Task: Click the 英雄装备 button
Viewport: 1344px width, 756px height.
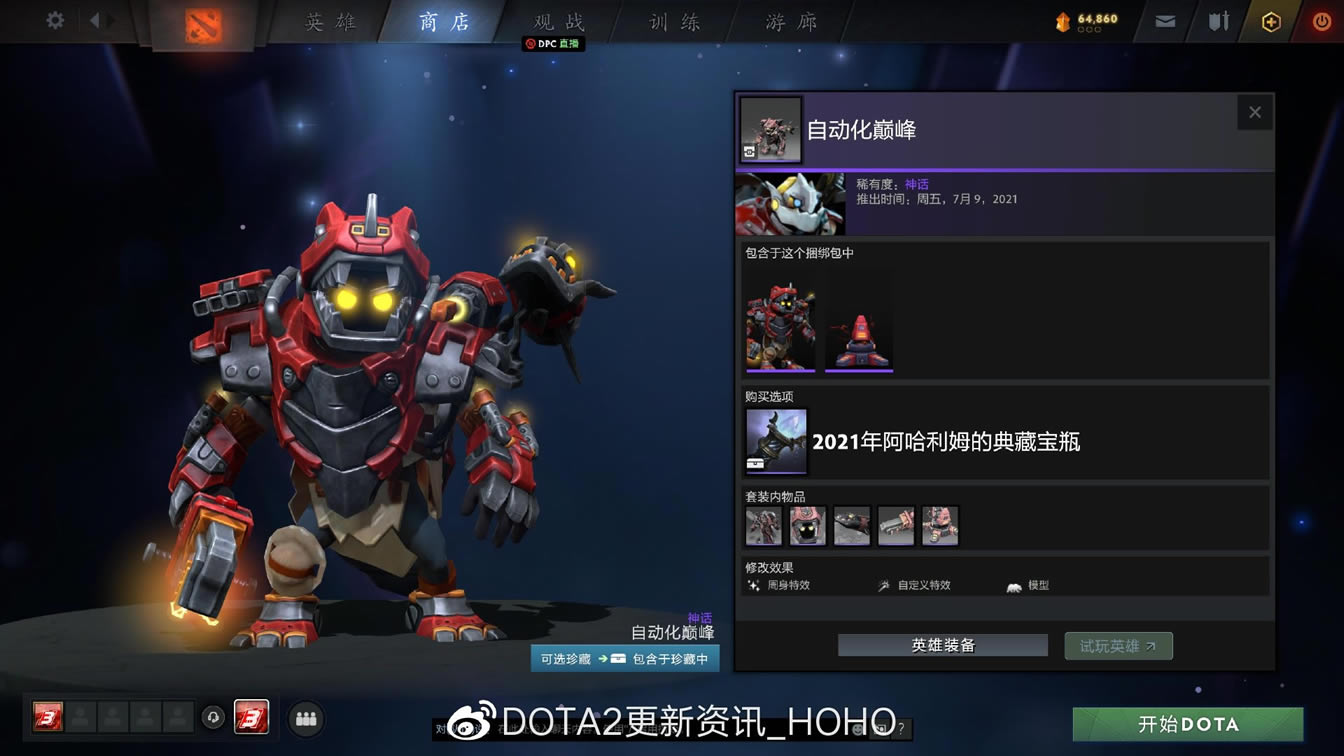Action: [941, 645]
